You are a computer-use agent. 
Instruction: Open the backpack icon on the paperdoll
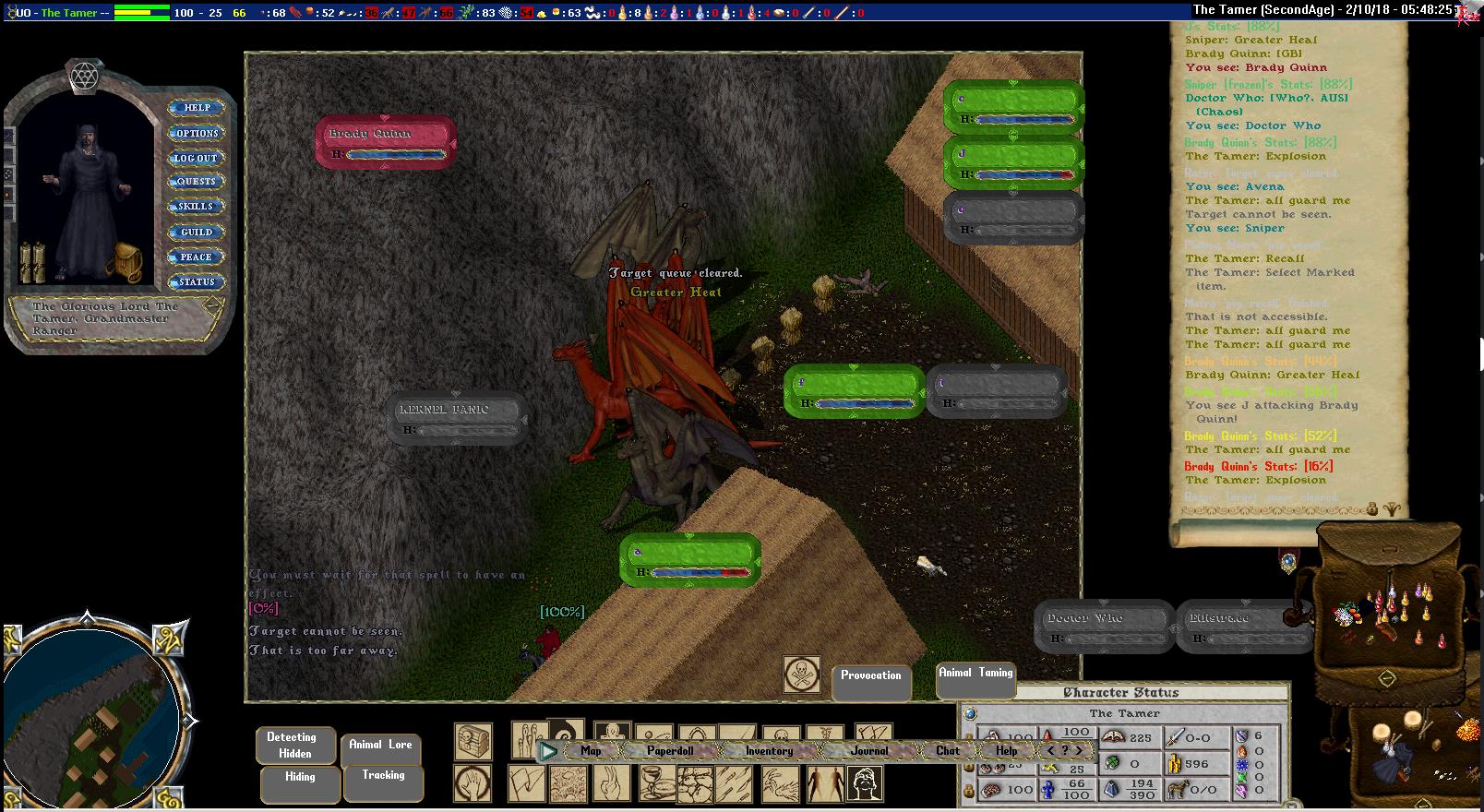click(x=123, y=262)
